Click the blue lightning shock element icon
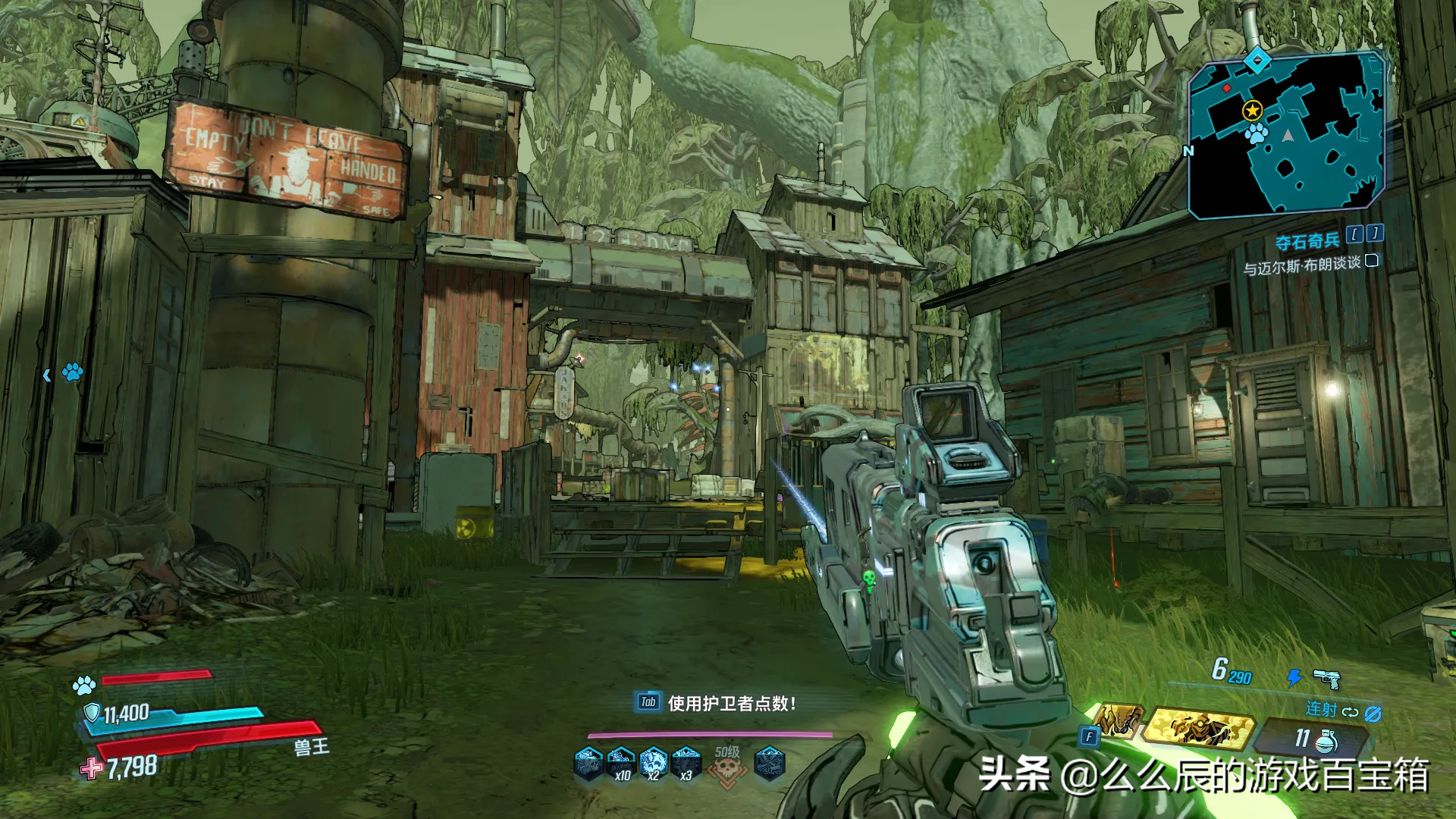1456x819 pixels. coord(1294,677)
